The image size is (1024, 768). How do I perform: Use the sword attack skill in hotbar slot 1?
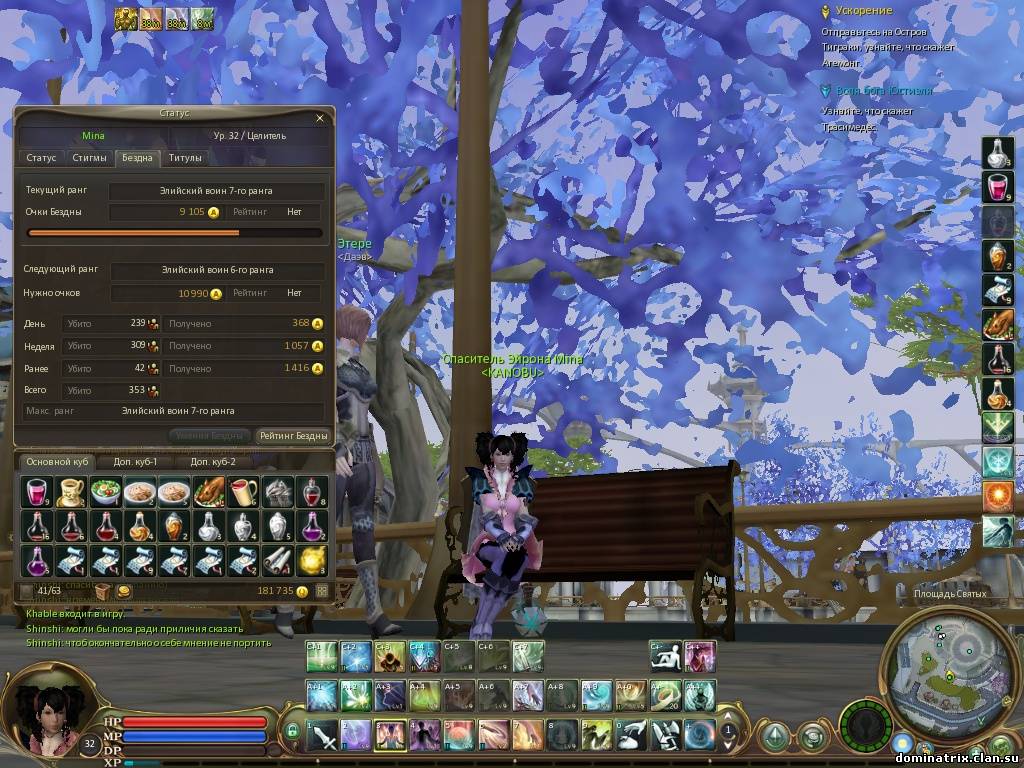click(x=323, y=734)
